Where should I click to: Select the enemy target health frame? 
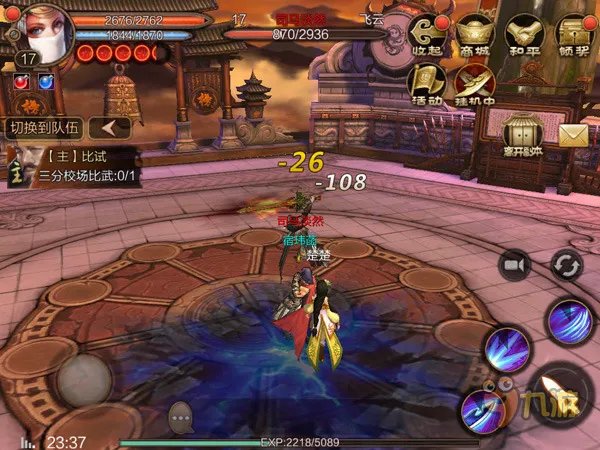pos(305,27)
